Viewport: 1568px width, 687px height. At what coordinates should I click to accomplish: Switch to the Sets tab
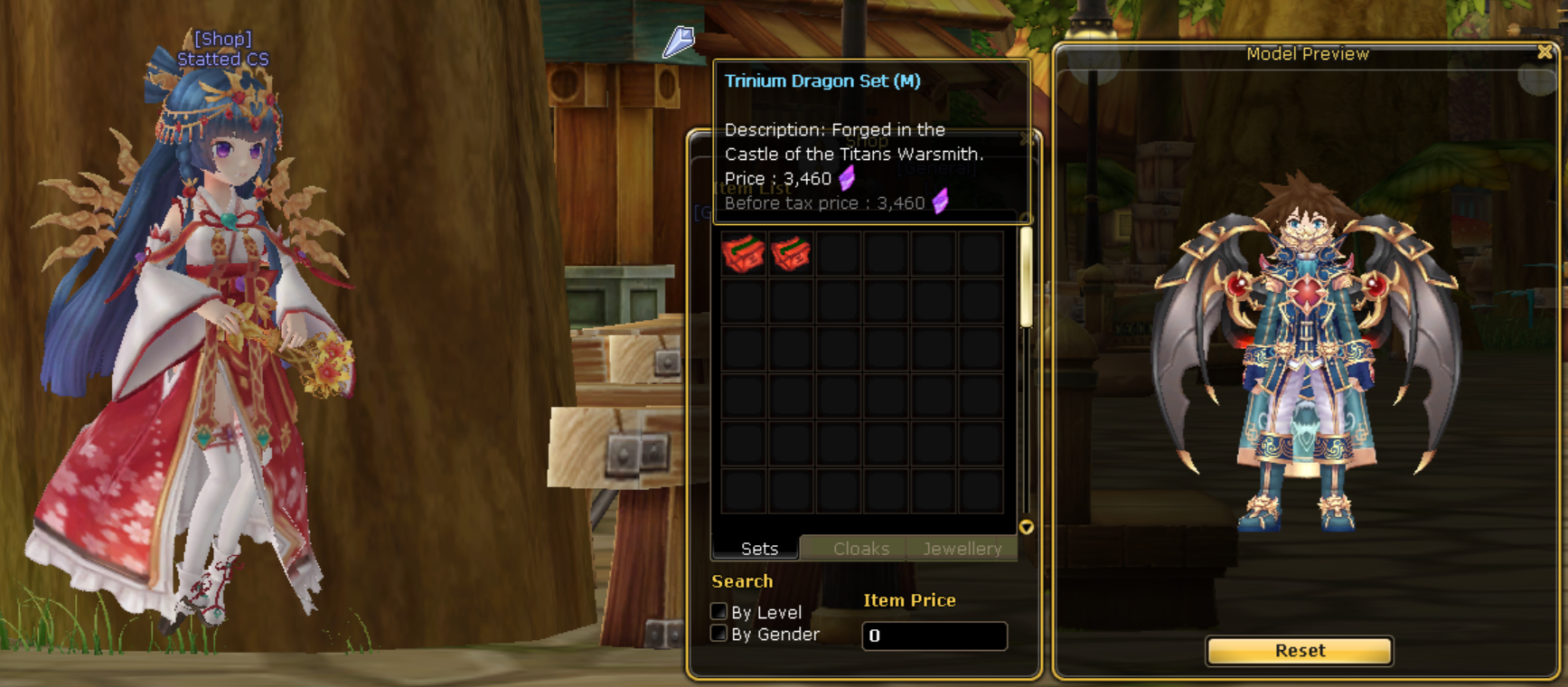(x=757, y=549)
